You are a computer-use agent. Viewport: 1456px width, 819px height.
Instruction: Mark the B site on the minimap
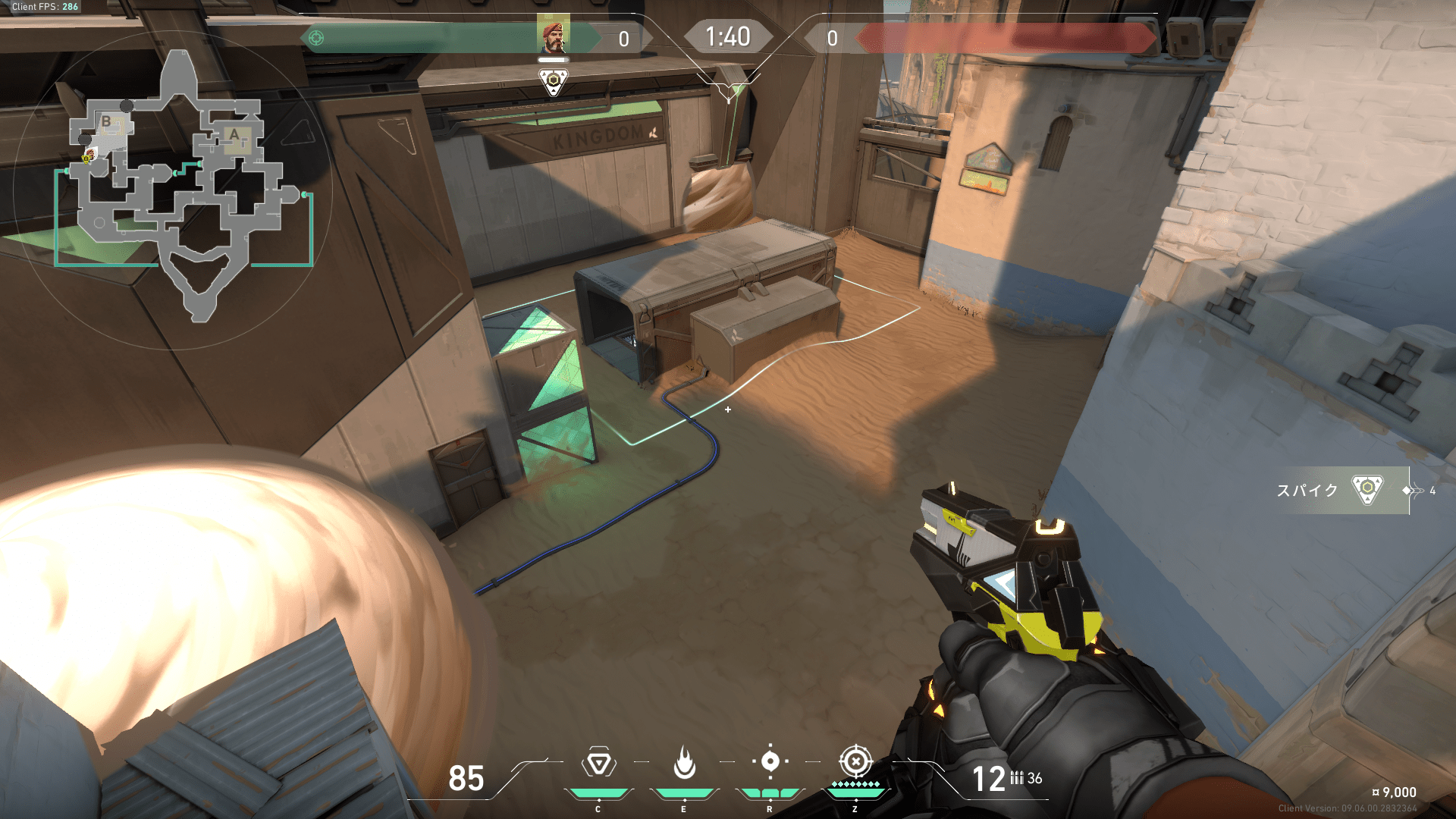(106, 121)
